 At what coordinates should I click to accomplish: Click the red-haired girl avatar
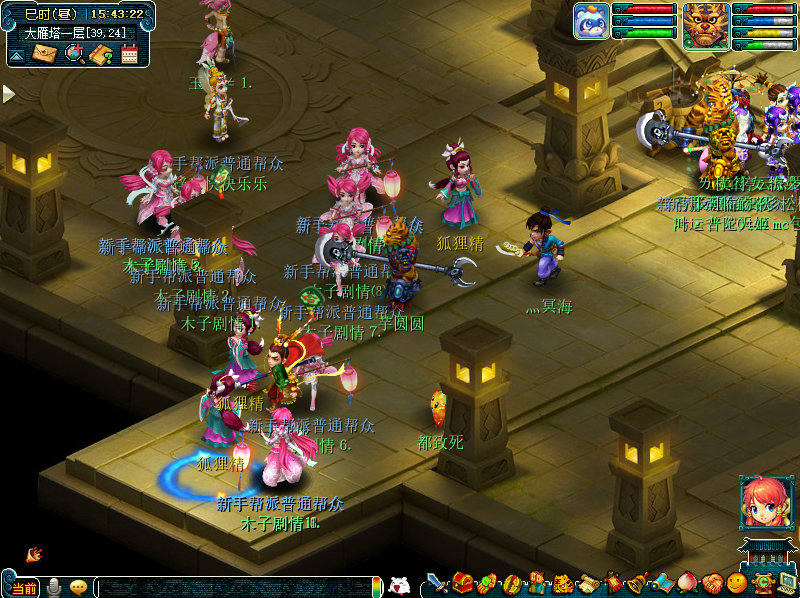(x=766, y=503)
